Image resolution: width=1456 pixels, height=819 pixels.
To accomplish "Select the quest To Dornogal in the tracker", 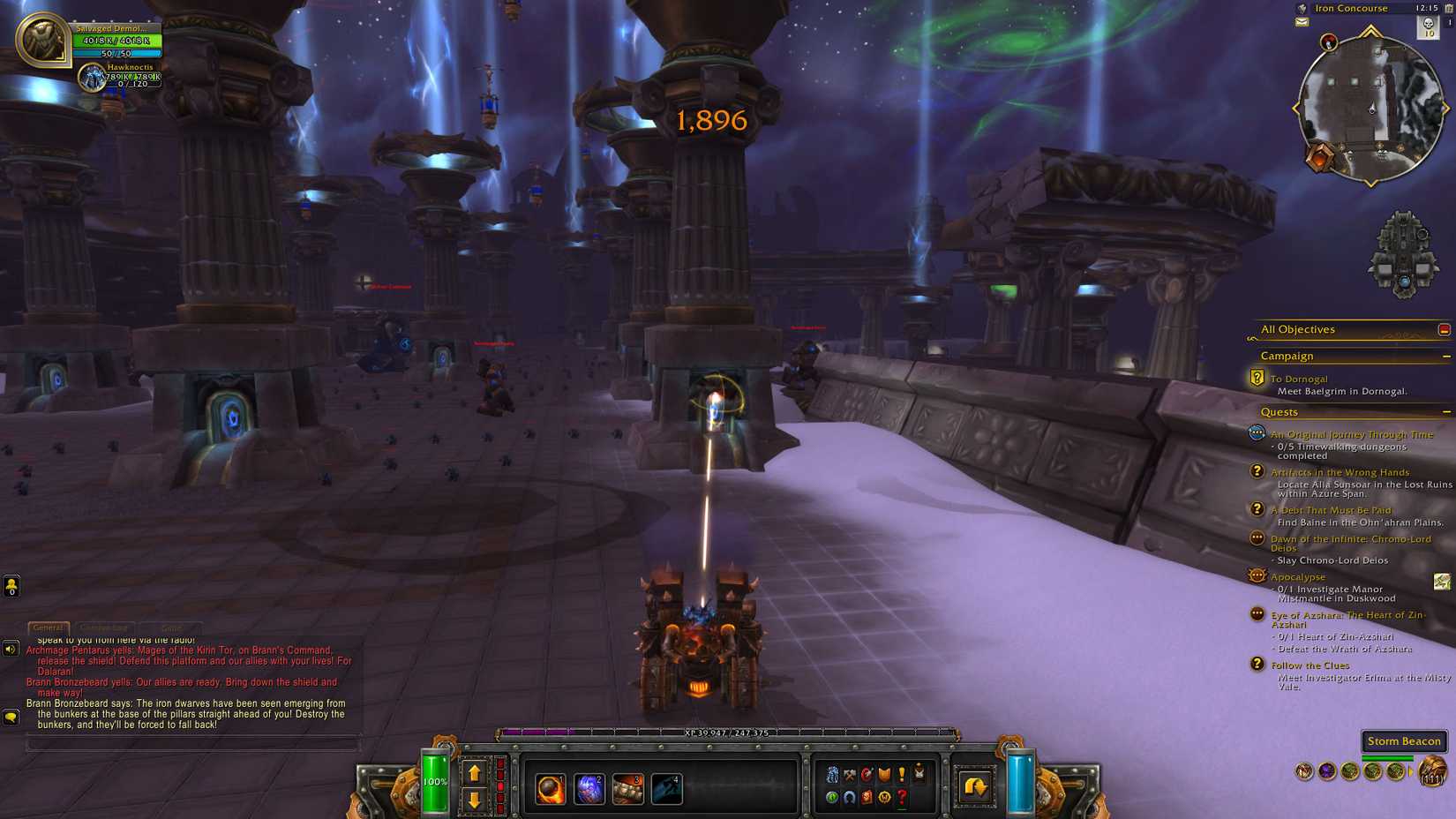I will pyautogui.click(x=1297, y=378).
